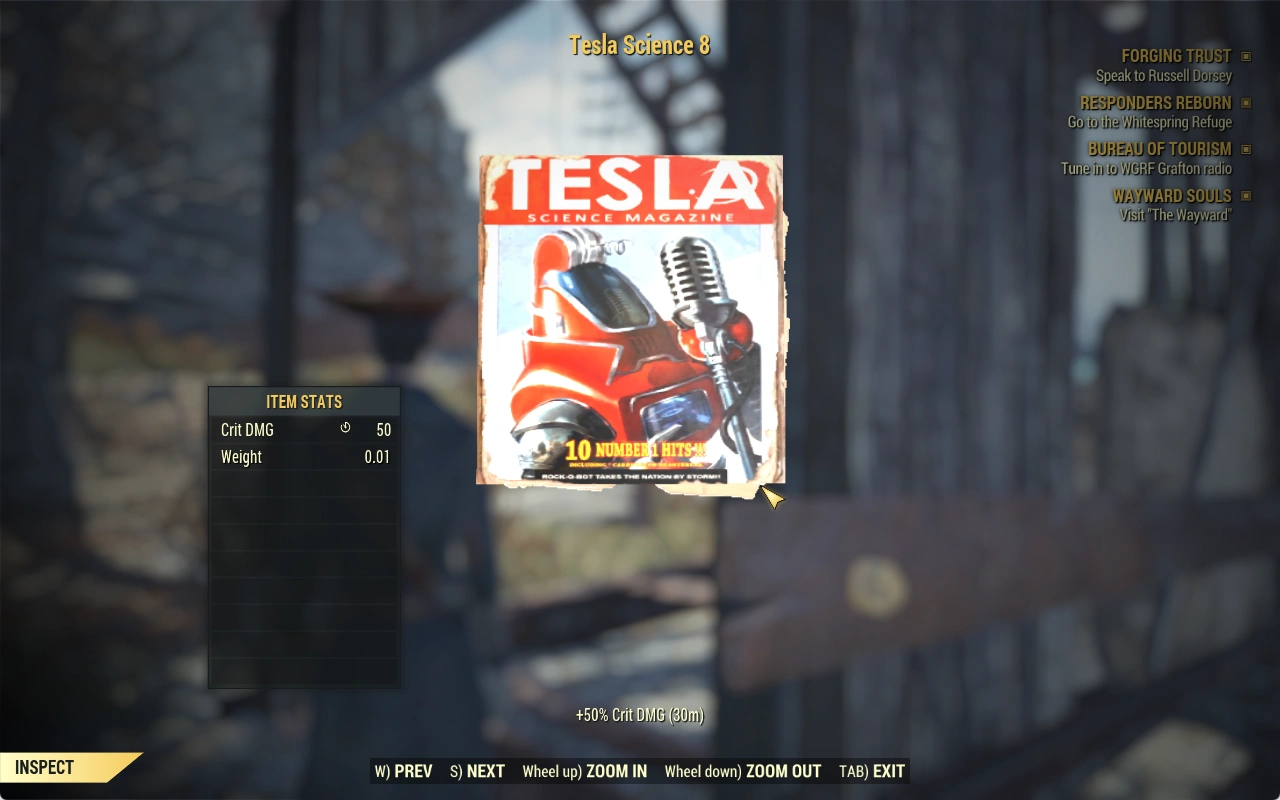The width and height of the screenshot is (1280, 800).
Task: Show the NEXT item
Action: click(477, 771)
